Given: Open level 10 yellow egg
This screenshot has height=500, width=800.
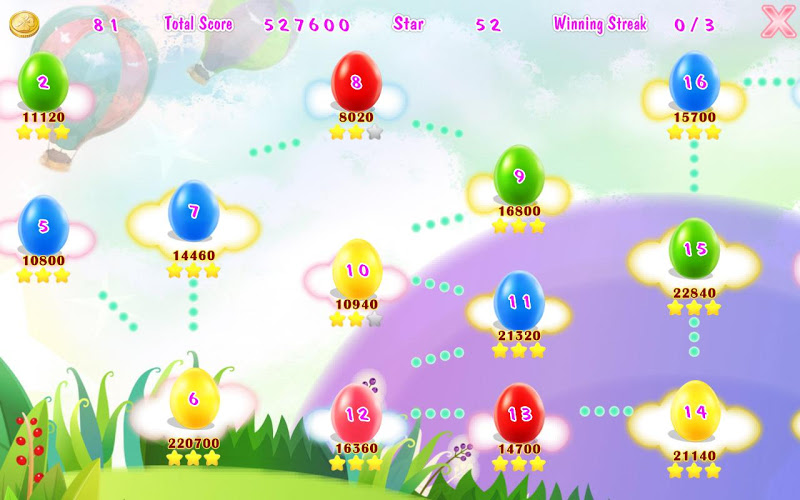Looking at the screenshot, I should click(x=357, y=270).
